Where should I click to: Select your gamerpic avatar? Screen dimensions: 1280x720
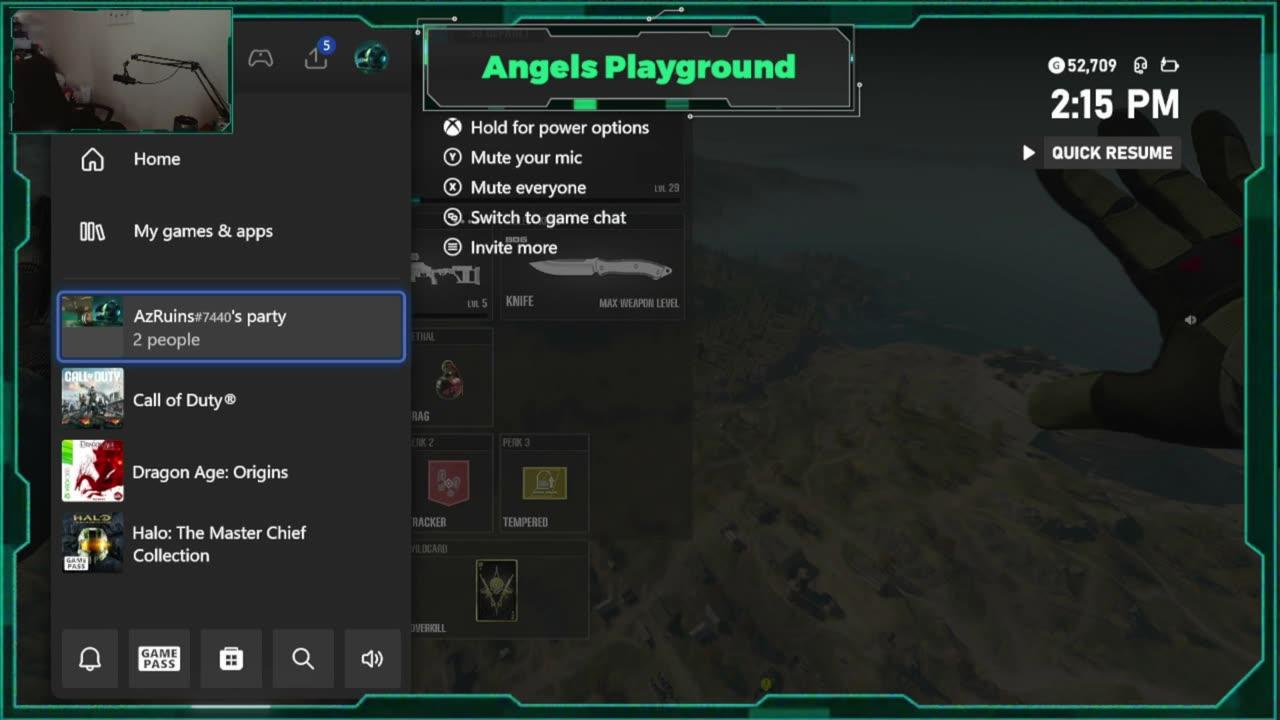(371, 57)
